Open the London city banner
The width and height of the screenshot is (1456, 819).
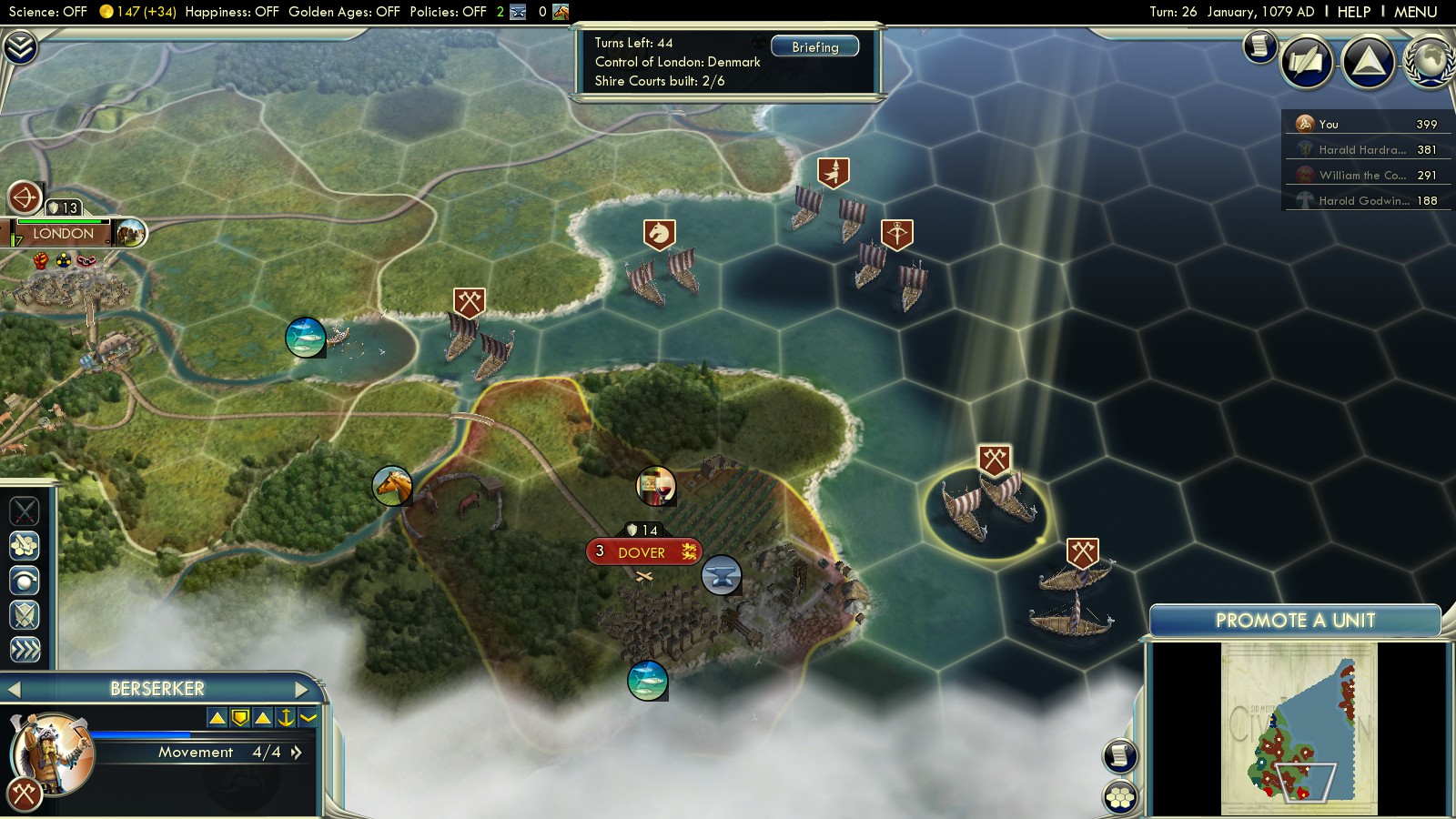tap(64, 234)
